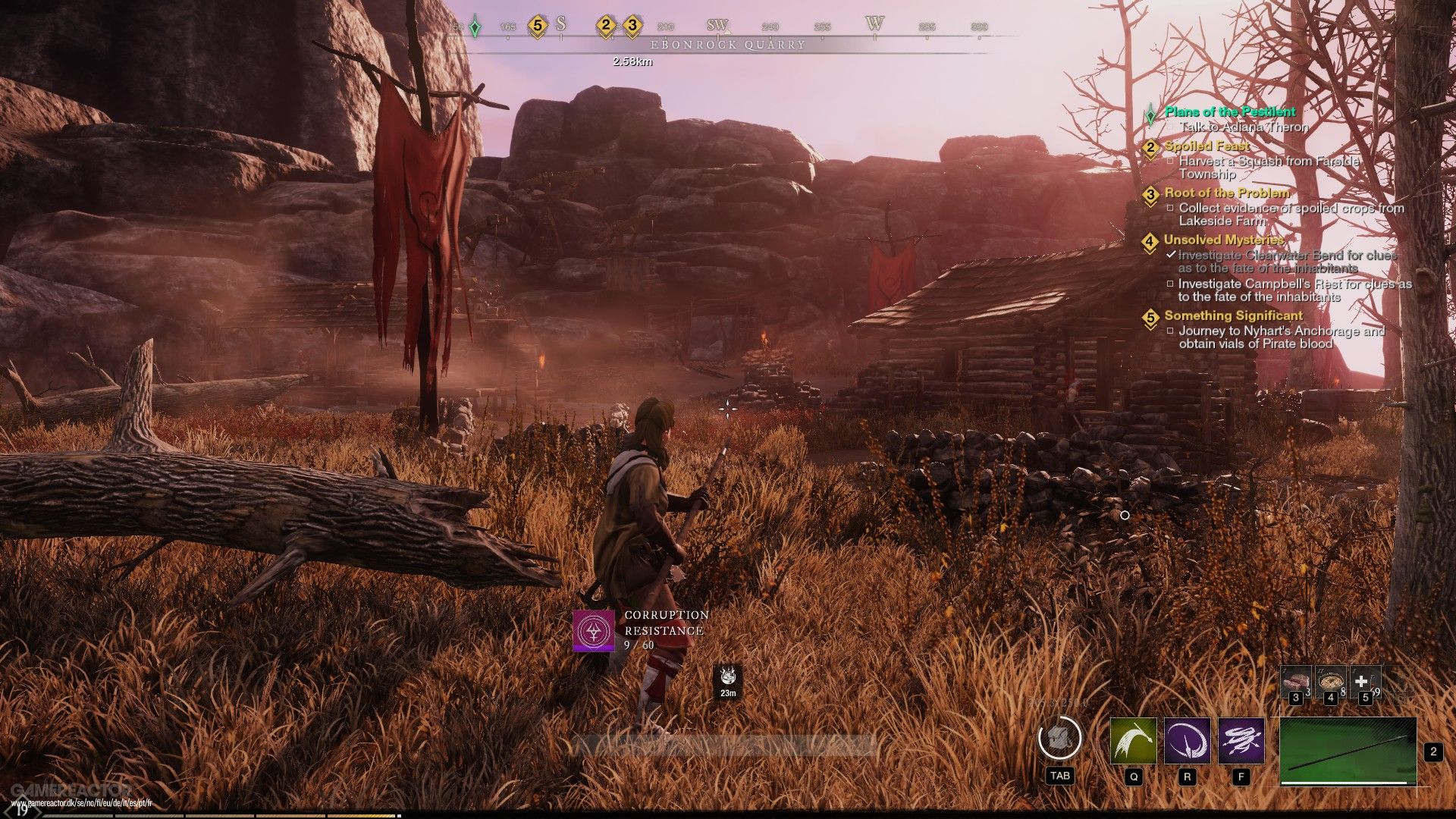The height and width of the screenshot is (819, 1456).
Task: Open the backpack inventory icon
Action: point(1059,739)
